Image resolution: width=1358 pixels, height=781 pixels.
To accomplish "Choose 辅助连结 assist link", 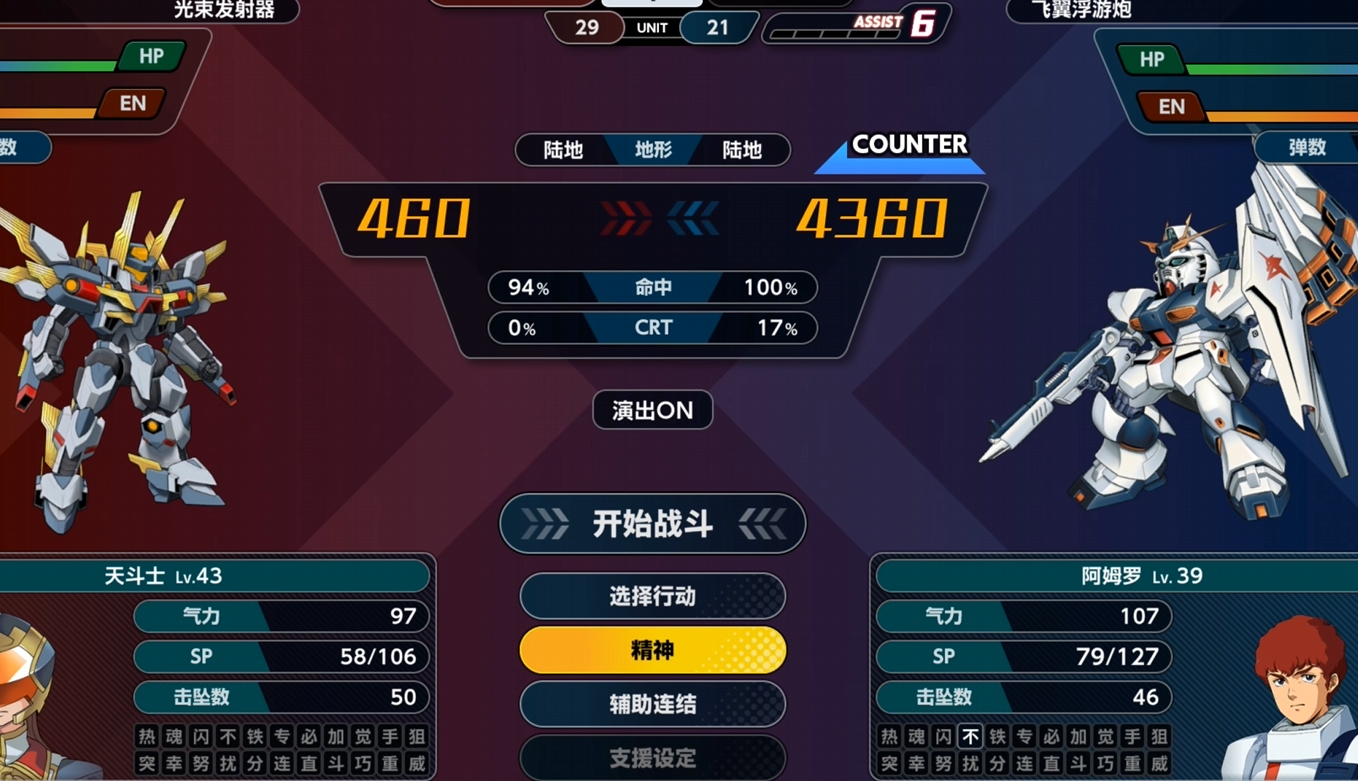I will click(x=652, y=704).
